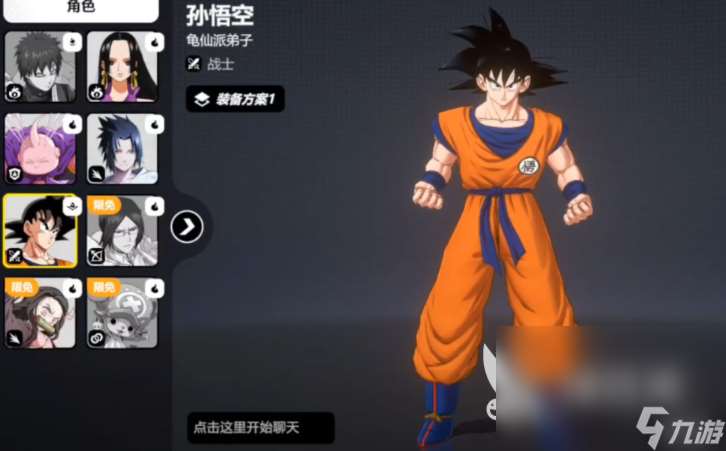Screen dimensions: 726x451
Task: Select the Chopper character portrait
Action: click(x=123, y=312)
